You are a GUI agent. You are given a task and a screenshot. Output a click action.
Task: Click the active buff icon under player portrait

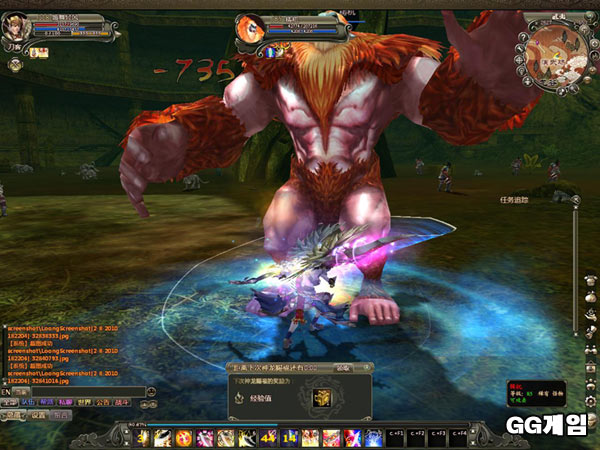coord(33,51)
